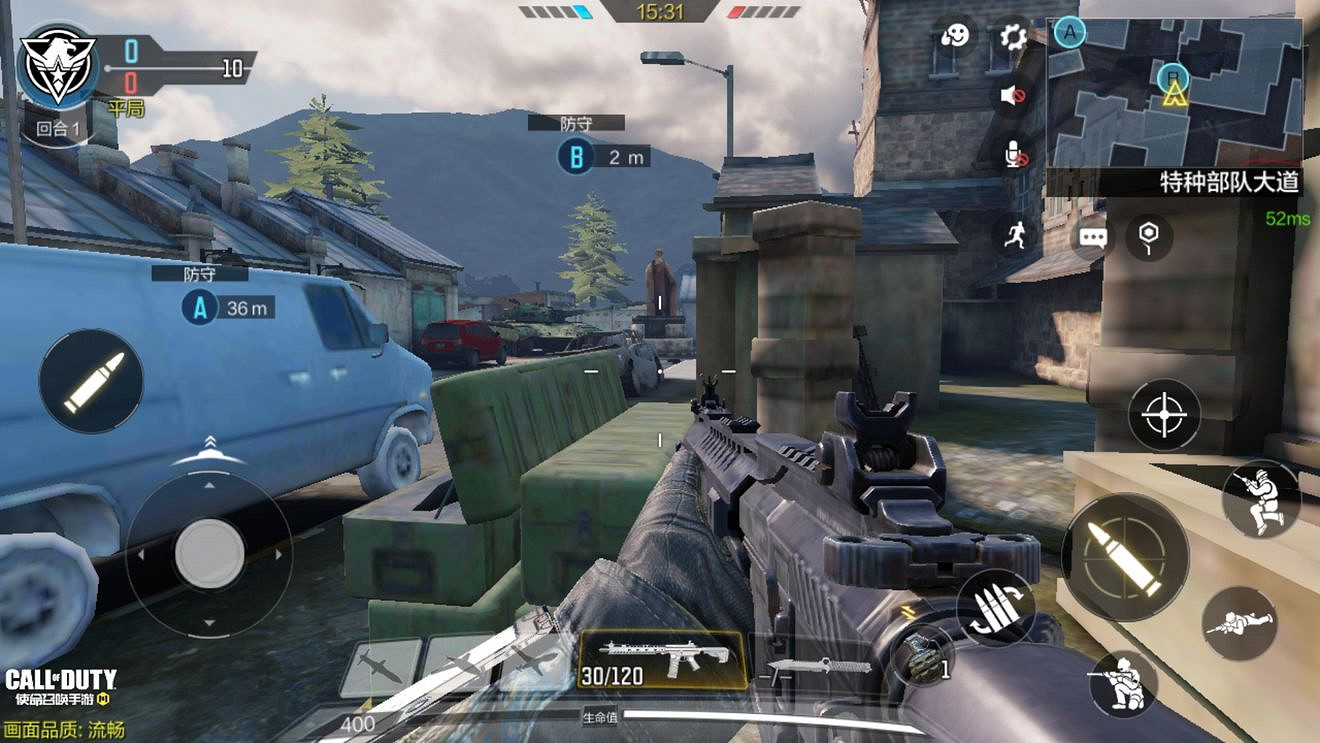This screenshot has width=1320, height=743.
Task: Open the emote smiley face menu
Action: coord(955,38)
